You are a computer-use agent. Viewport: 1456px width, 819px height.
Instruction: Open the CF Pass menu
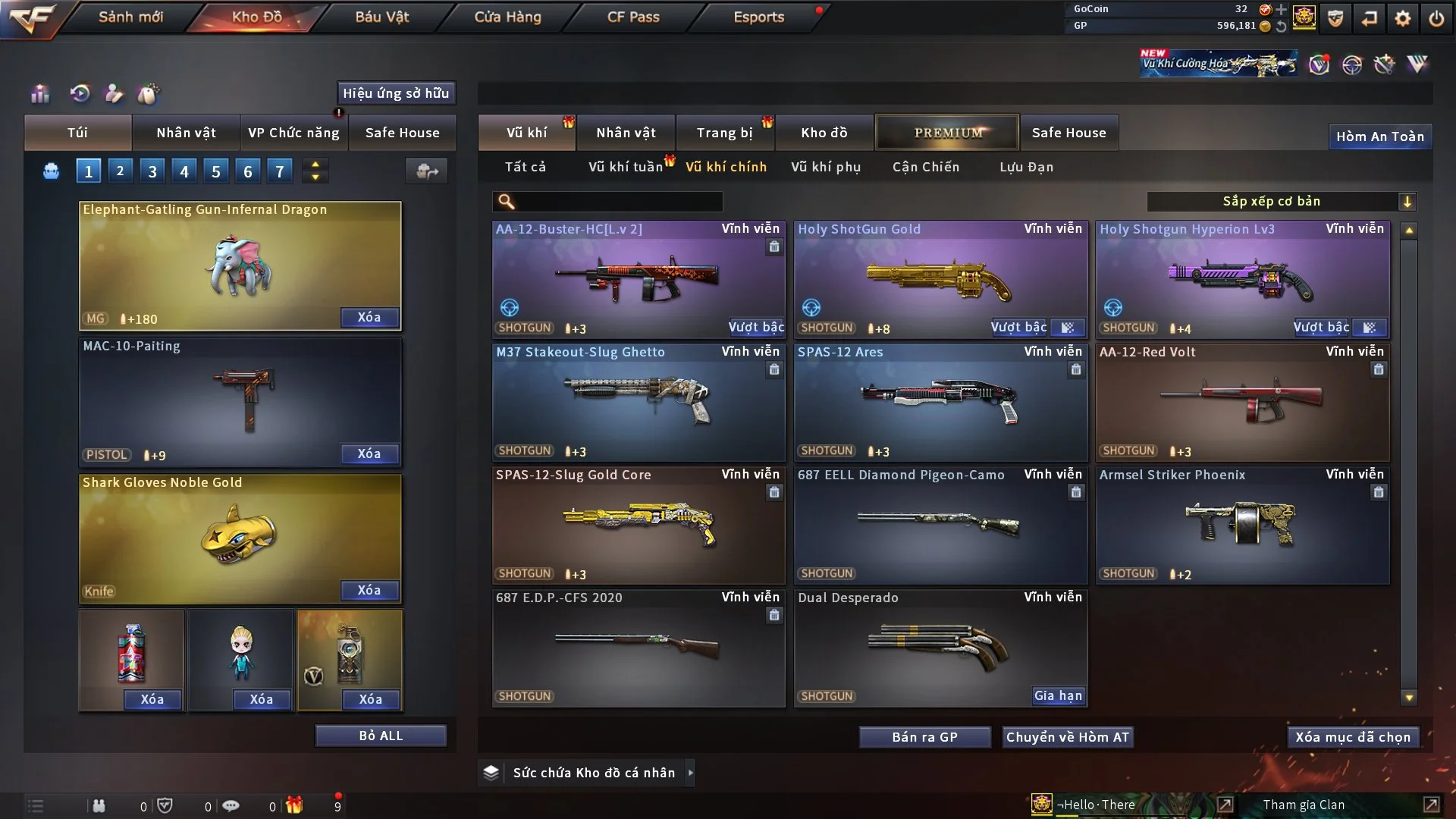(633, 17)
